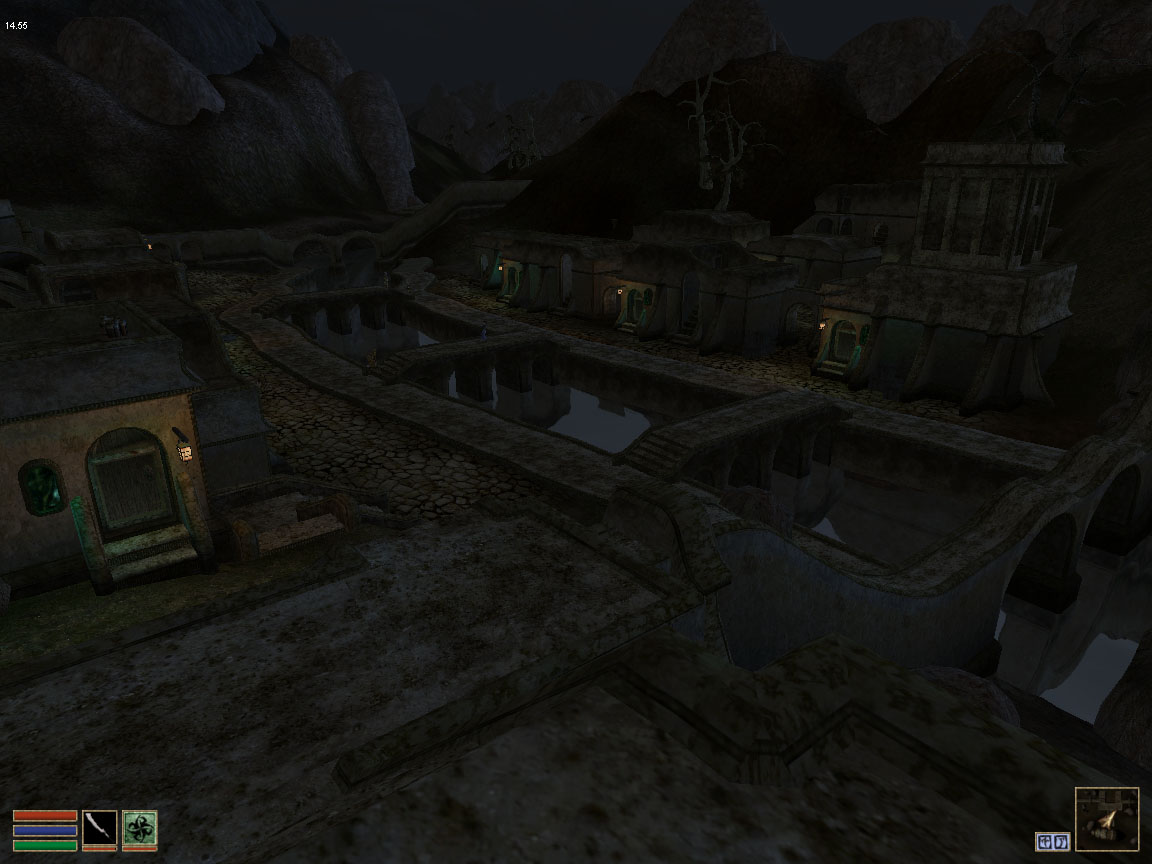Screen dimensions: 1152x864
Task: Click the green swirl spell icon
Action: (139, 829)
